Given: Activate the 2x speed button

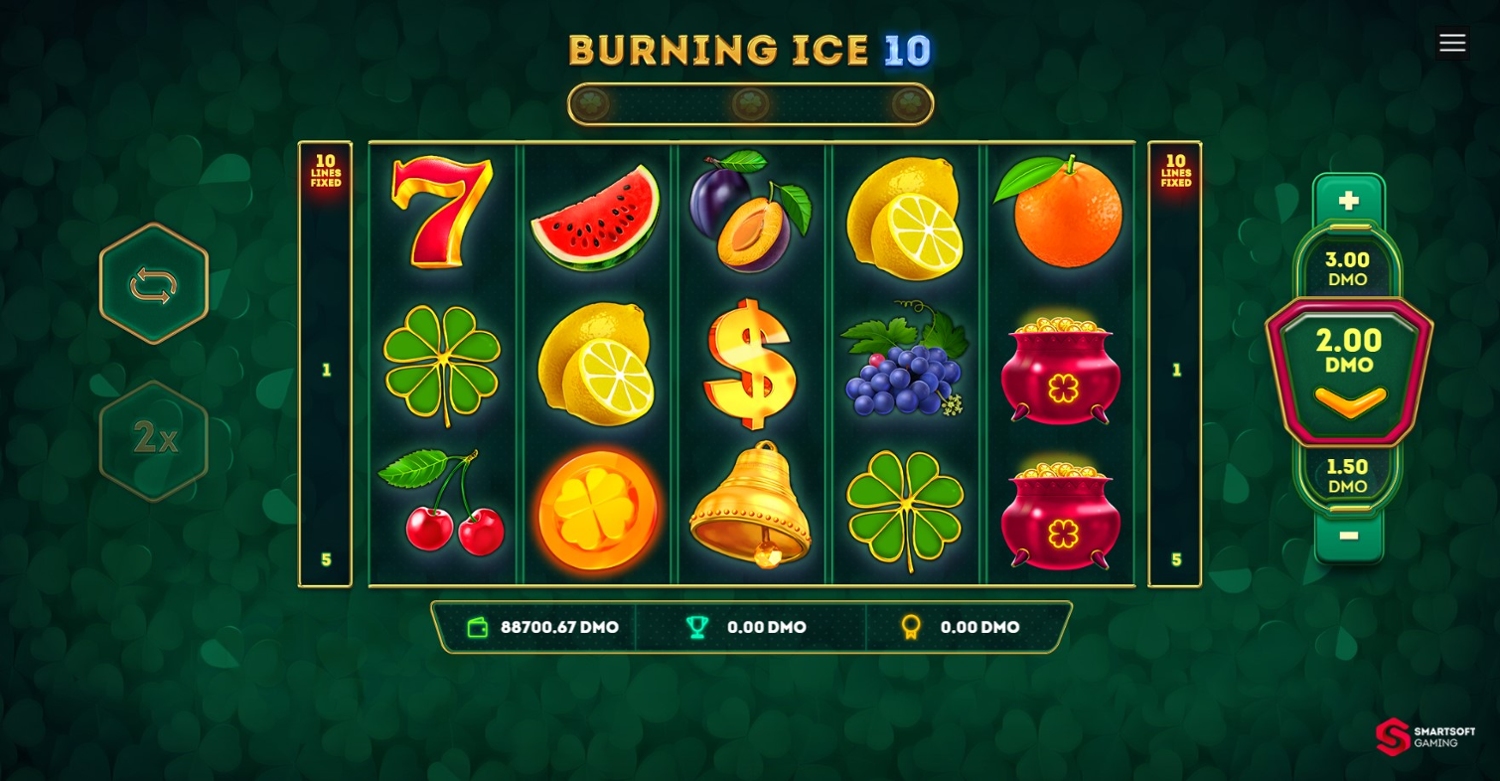Looking at the screenshot, I should (x=154, y=438).
